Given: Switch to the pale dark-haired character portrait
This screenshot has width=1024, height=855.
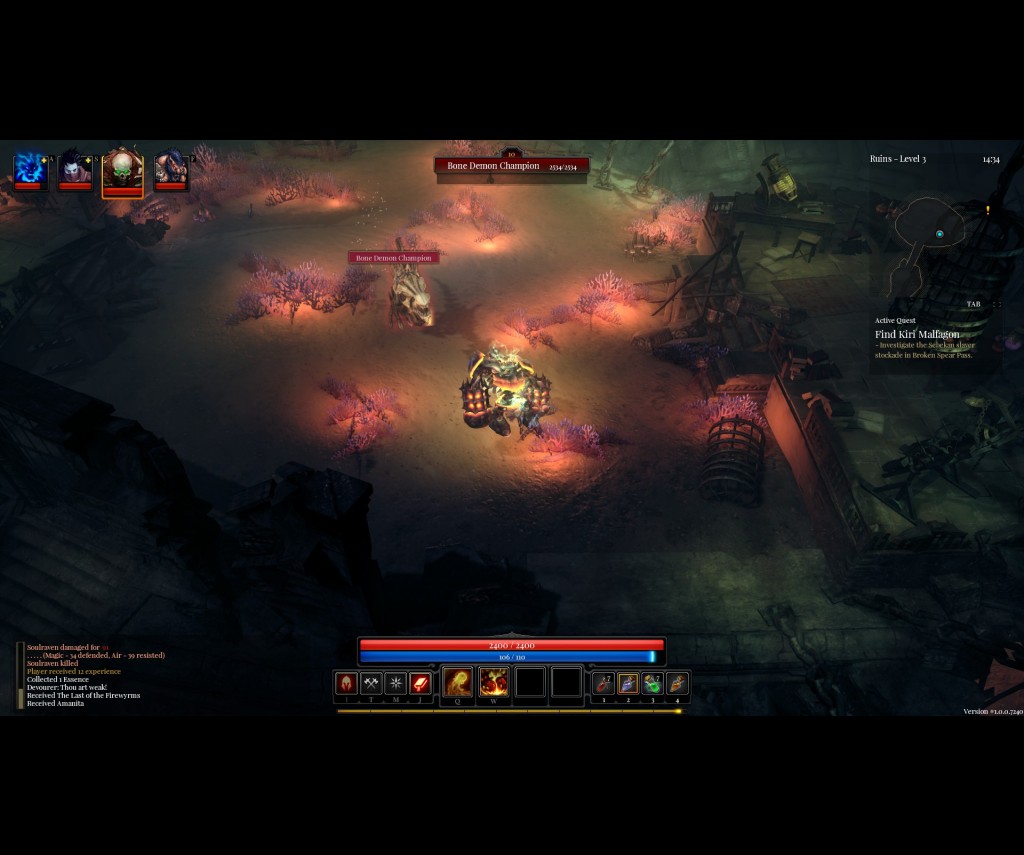Looking at the screenshot, I should pyautogui.click(x=75, y=169).
